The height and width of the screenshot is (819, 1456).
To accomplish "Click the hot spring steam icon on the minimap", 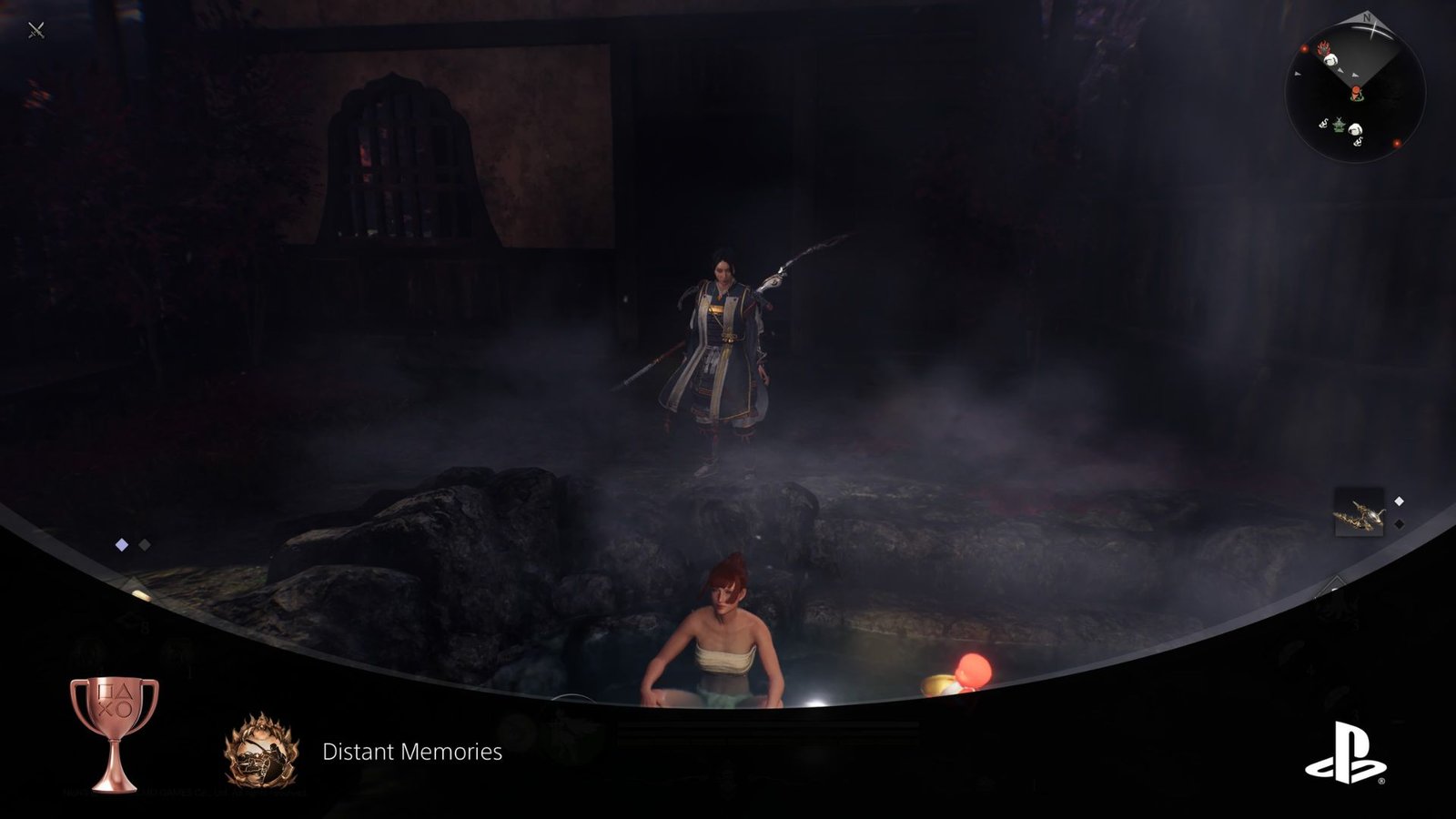I will point(1323,124).
